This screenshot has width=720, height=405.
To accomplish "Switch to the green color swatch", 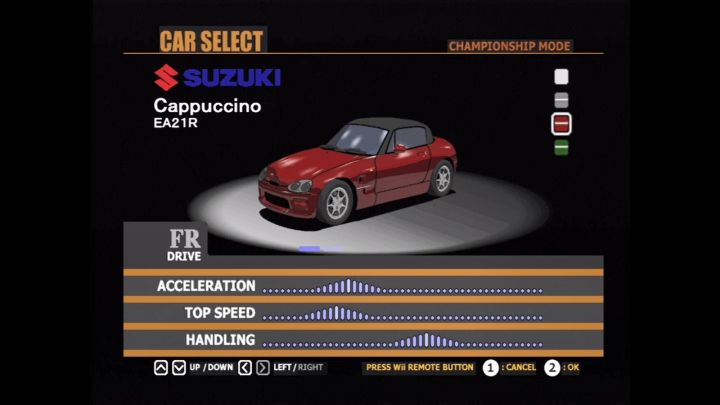I will click(x=561, y=147).
